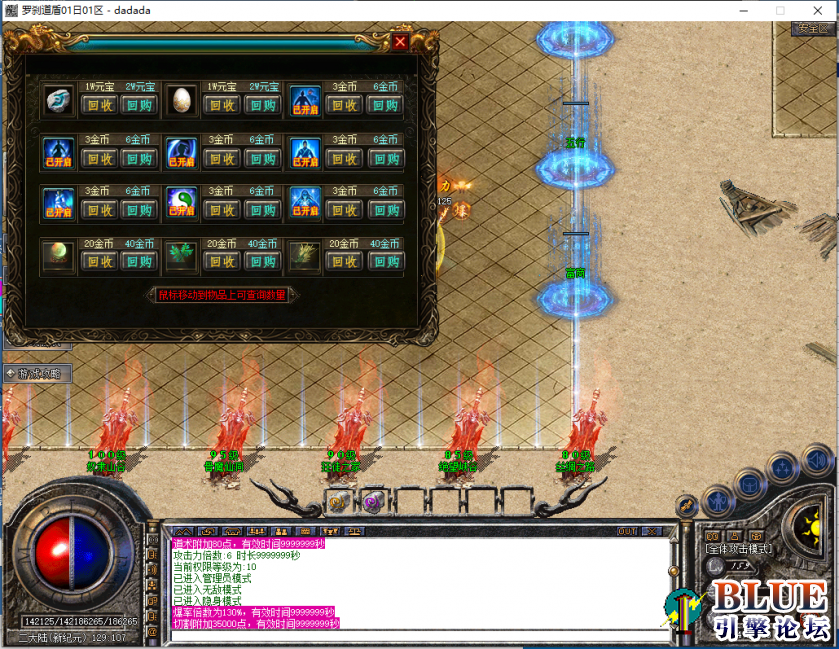Image resolution: width=839 pixels, height=649 pixels.
Task: Select the white stone item icon
Action: tap(57, 100)
